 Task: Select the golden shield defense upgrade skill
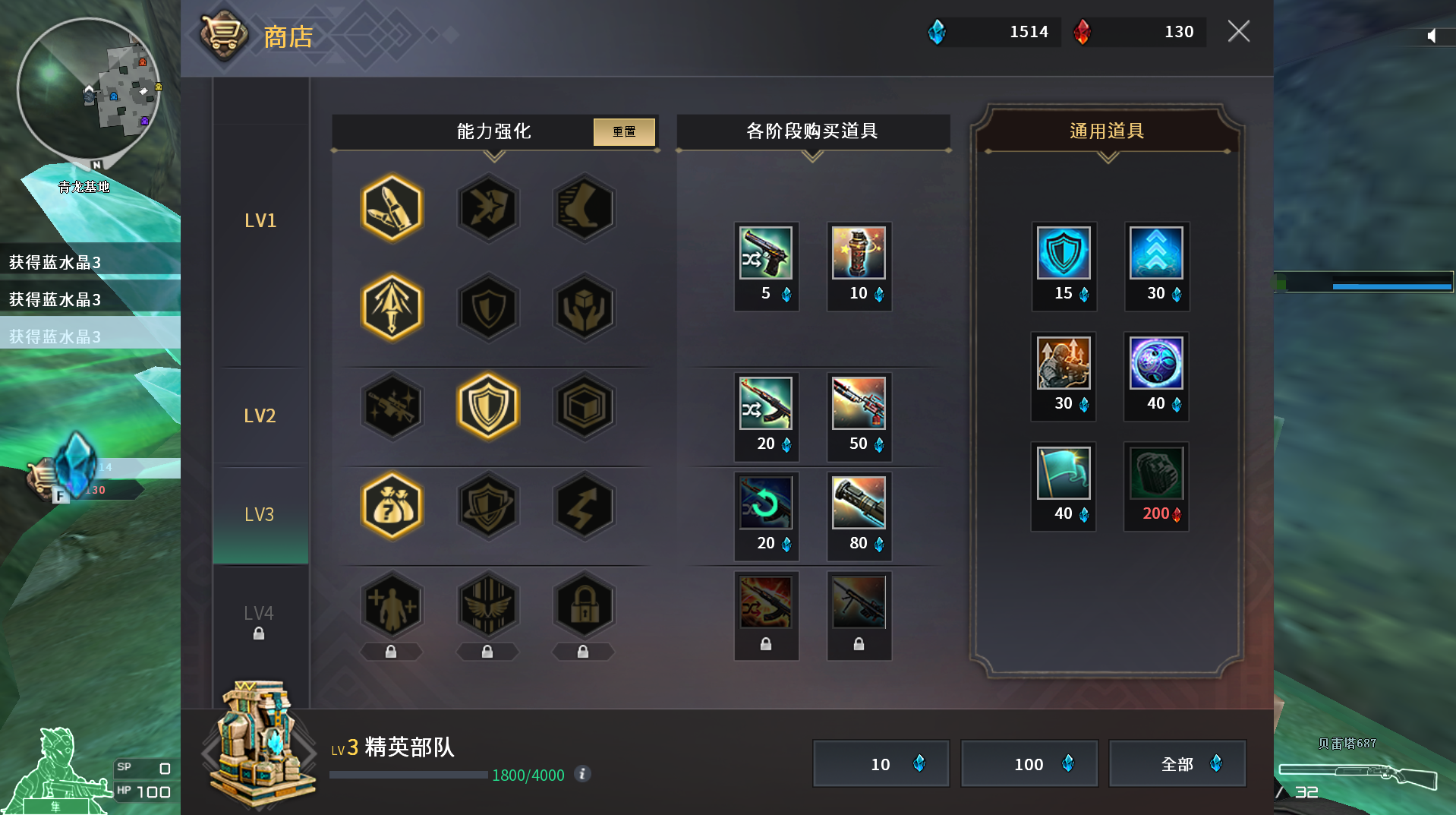[x=488, y=406]
